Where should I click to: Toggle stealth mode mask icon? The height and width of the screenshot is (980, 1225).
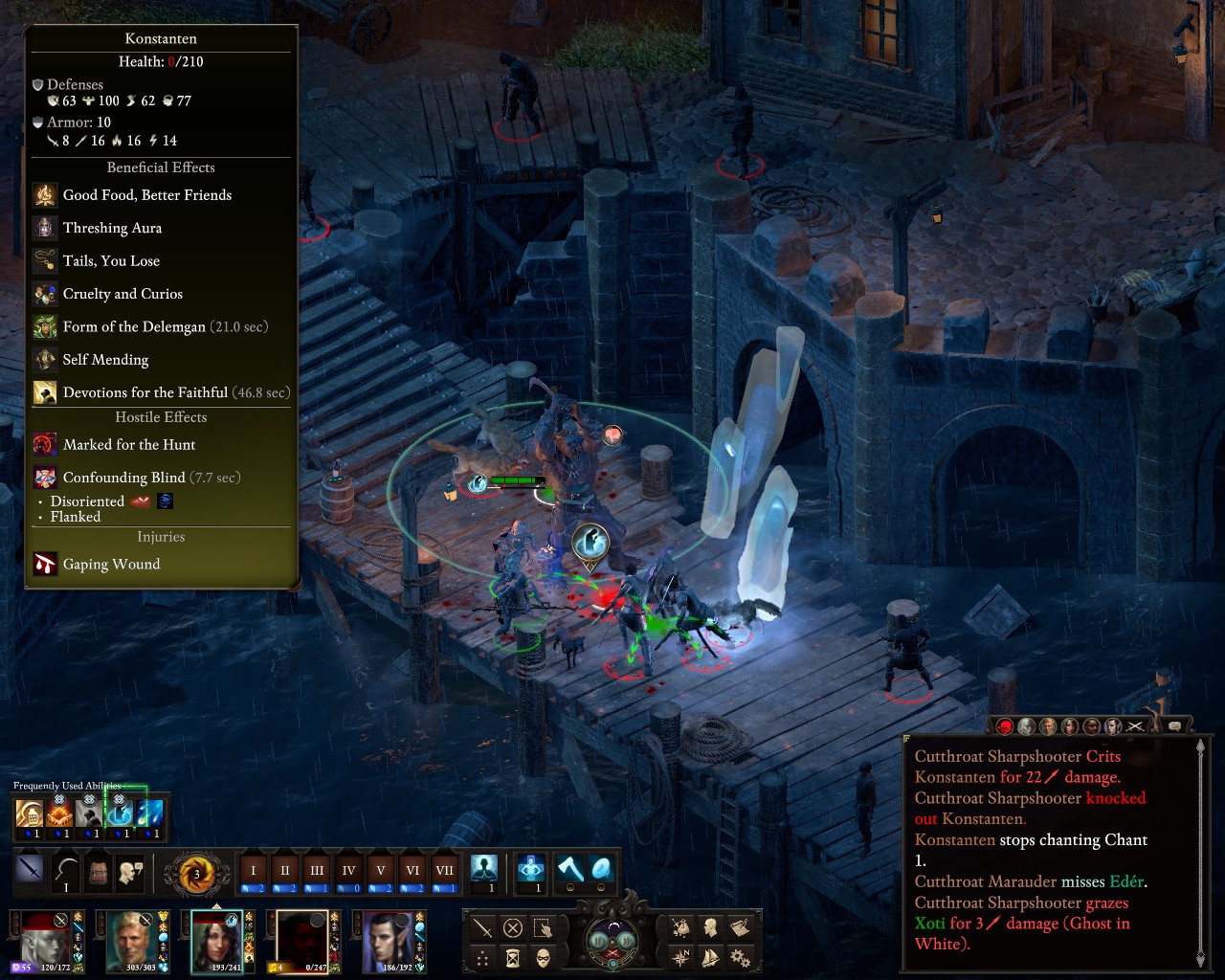[543, 957]
